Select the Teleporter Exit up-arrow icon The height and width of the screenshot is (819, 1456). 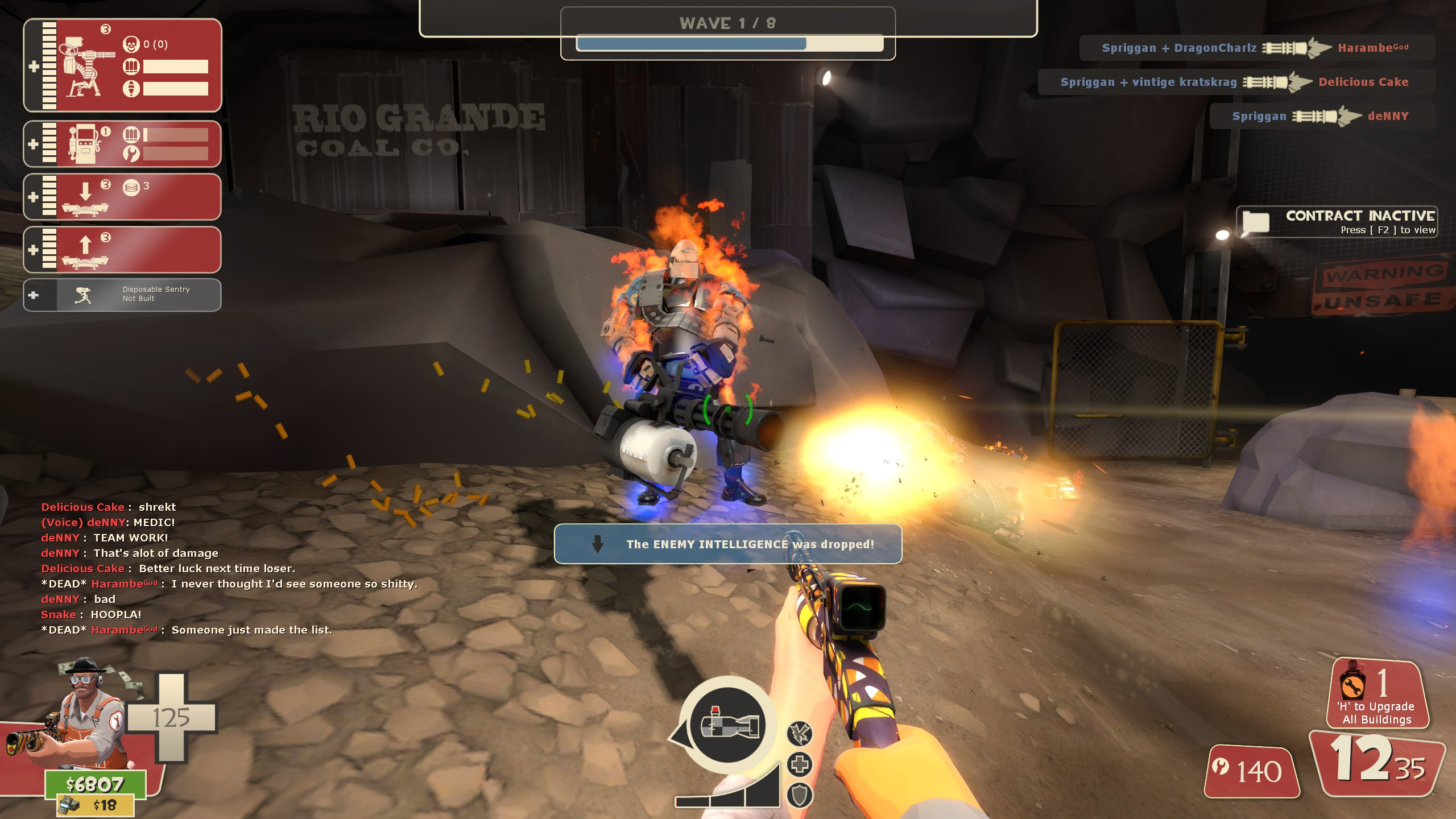tap(85, 249)
